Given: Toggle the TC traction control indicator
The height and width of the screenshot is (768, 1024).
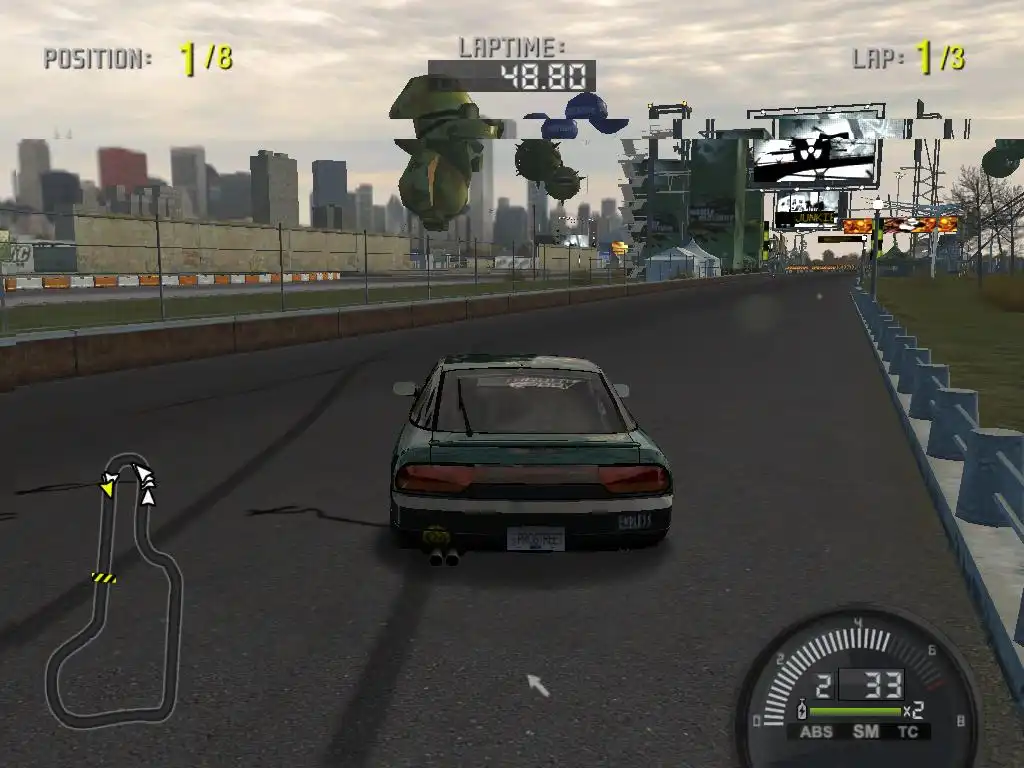Looking at the screenshot, I should pyautogui.click(x=909, y=732).
